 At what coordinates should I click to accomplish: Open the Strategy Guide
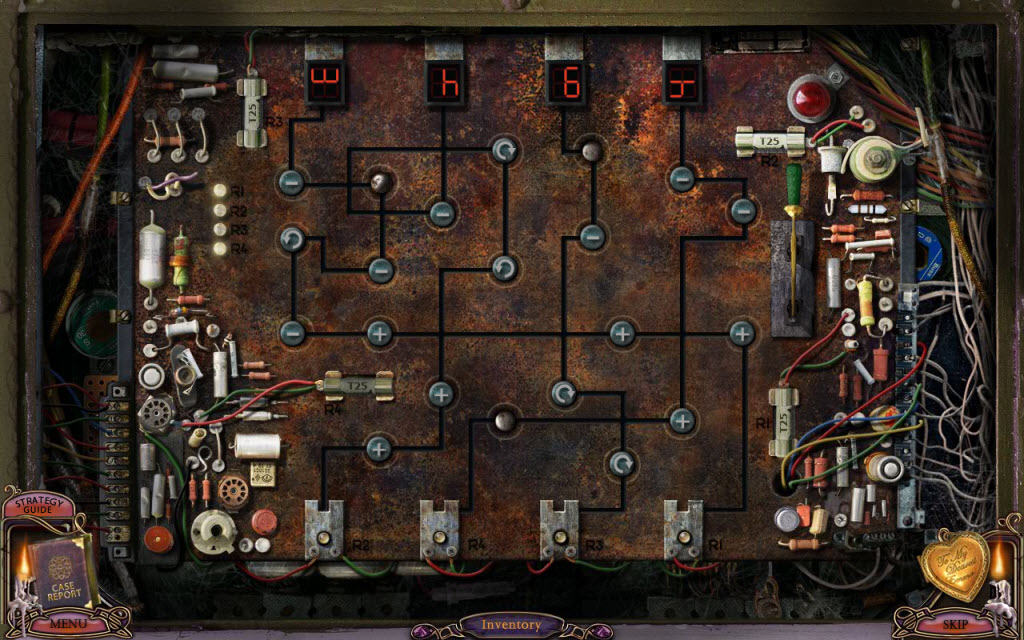click(38, 503)
